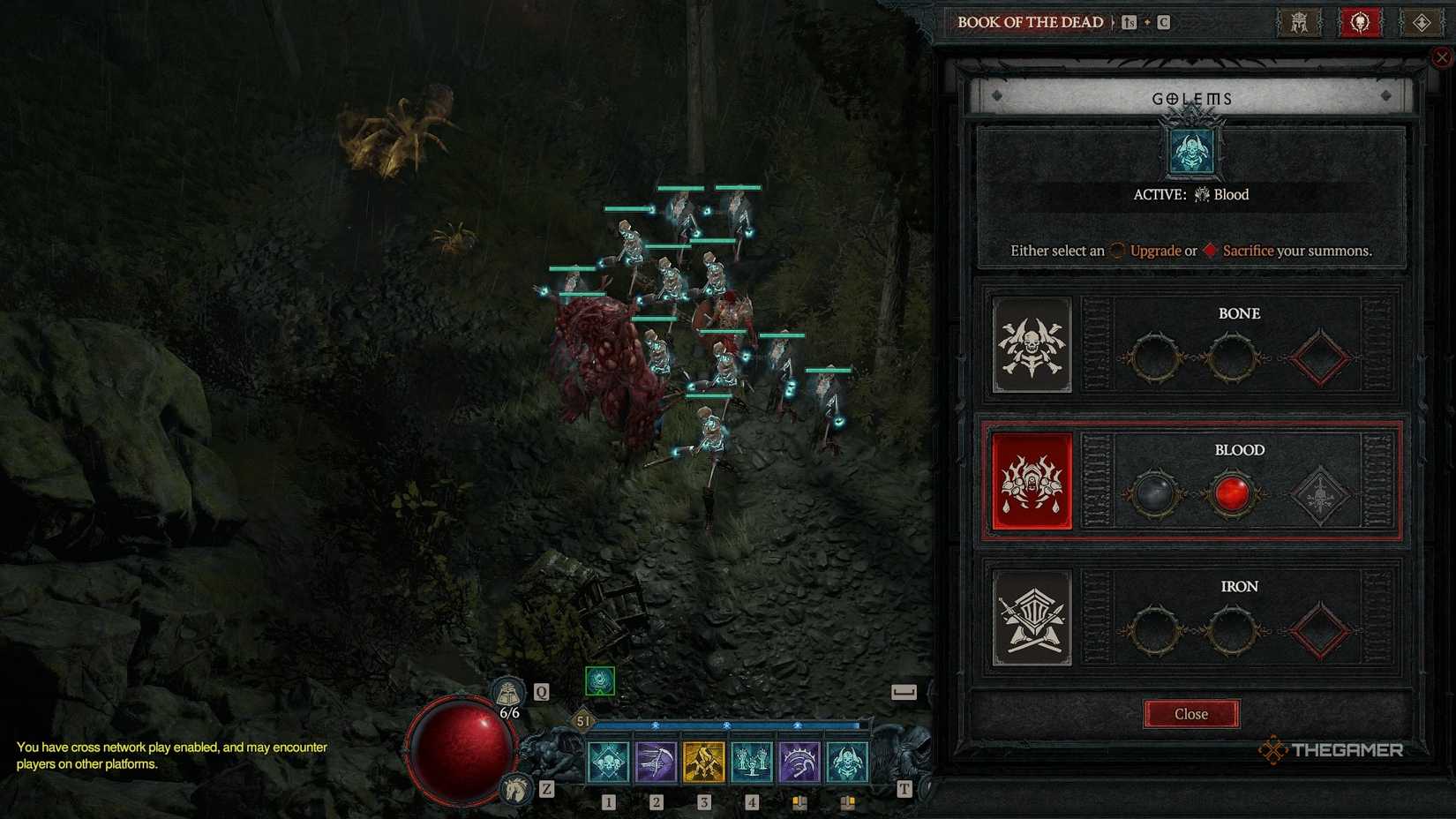Click the horned skull ultimate skill icon
This screenshot has width=1456, height=819.
pos(849,763)
